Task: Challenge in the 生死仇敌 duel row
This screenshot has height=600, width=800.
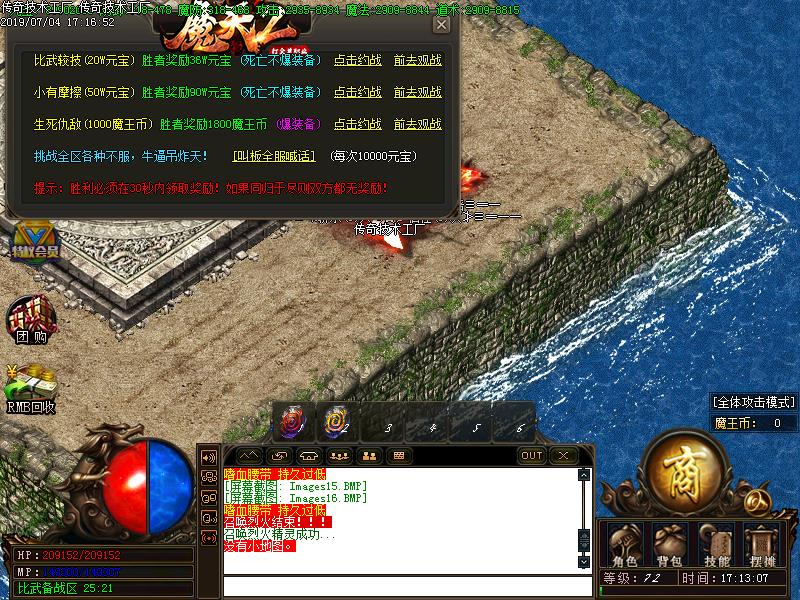Action: [x=357, y=124]
